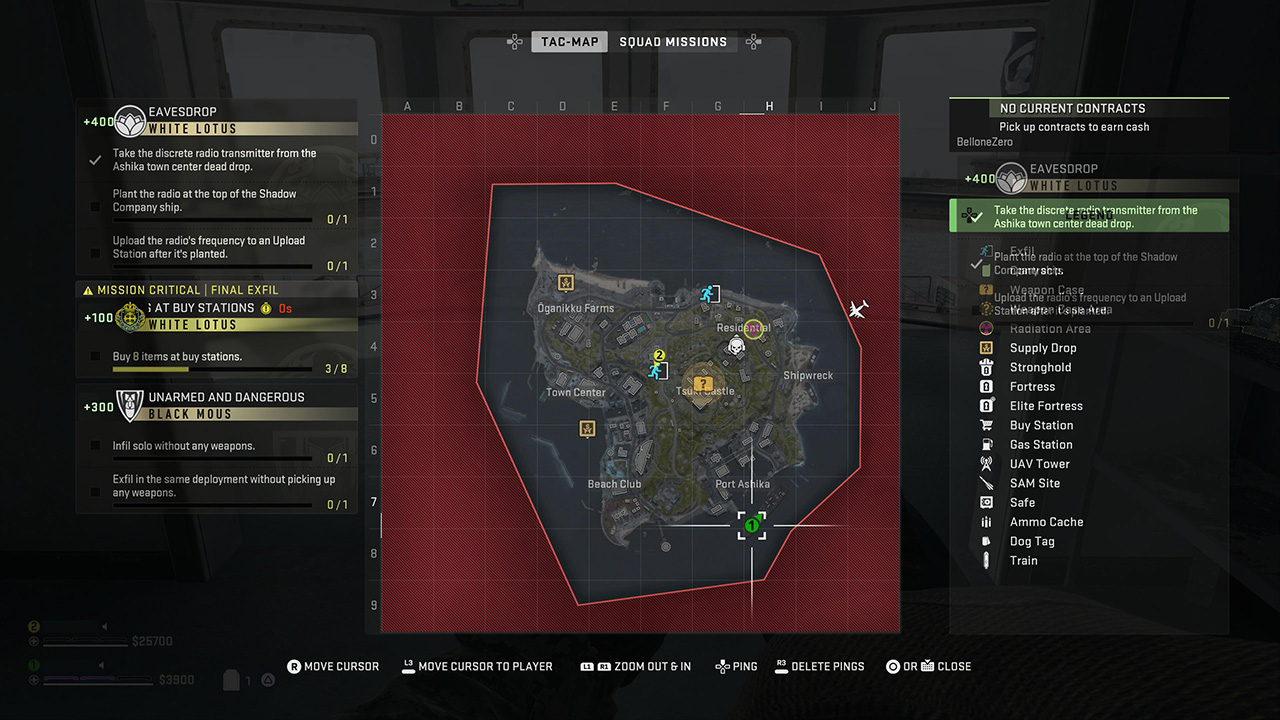Click the exfil runner icon north of Residential
Image resolution: width=1280 pixels, height=720 pixels.
(709, 295)
